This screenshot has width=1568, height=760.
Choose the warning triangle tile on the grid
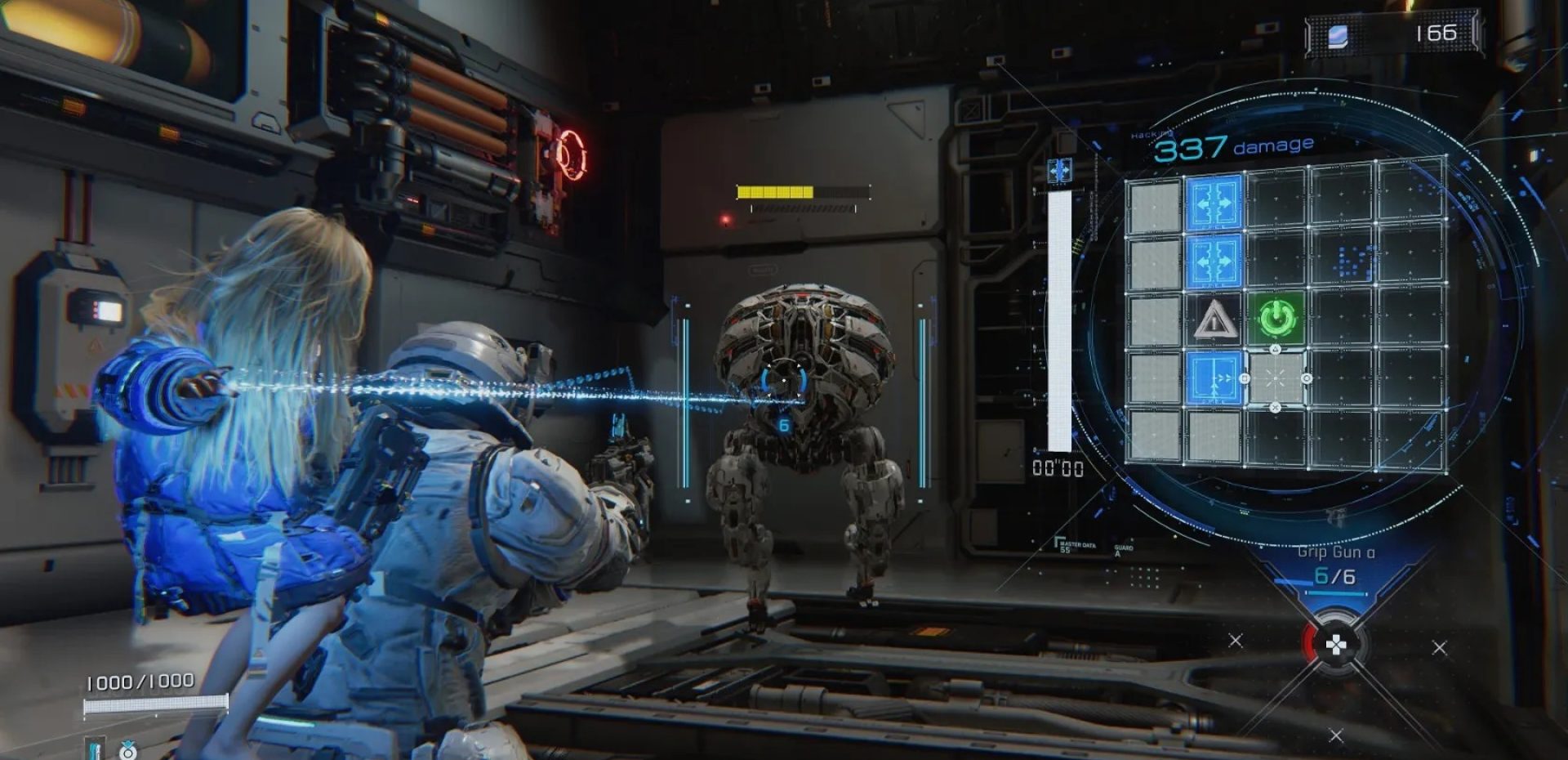click(x=1214, y=320)
